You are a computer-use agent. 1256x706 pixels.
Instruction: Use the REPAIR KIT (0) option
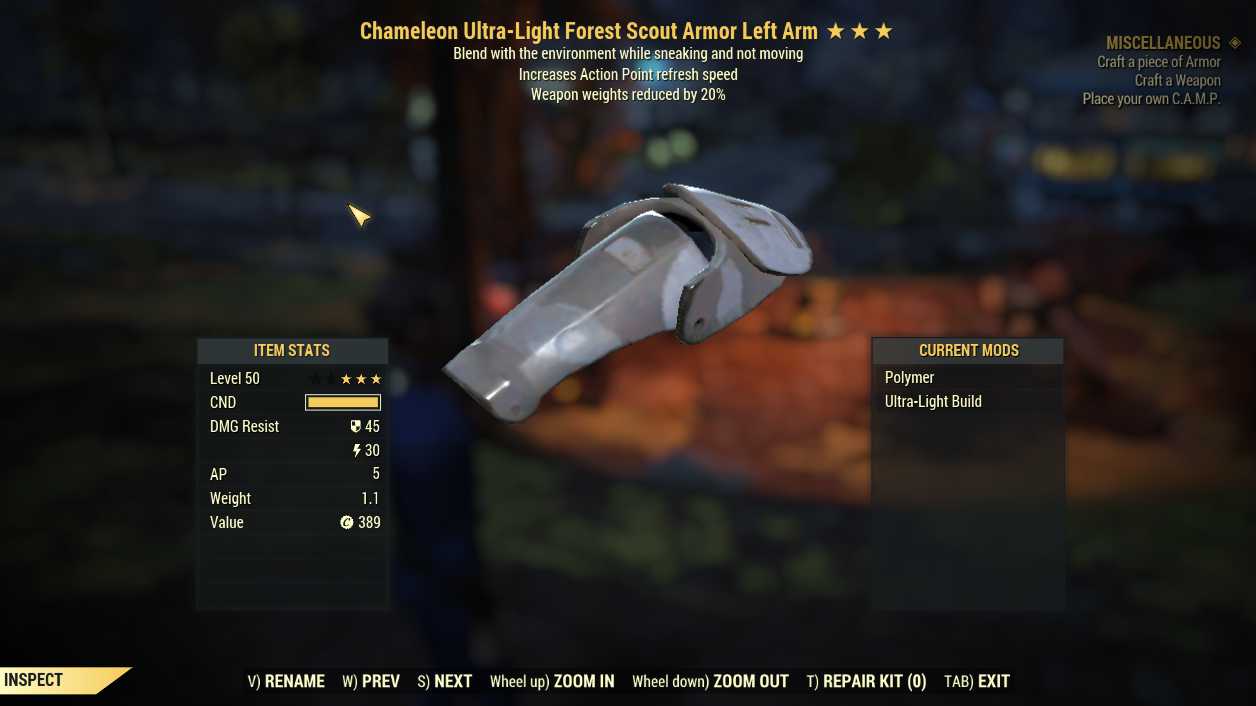point(866,681)
